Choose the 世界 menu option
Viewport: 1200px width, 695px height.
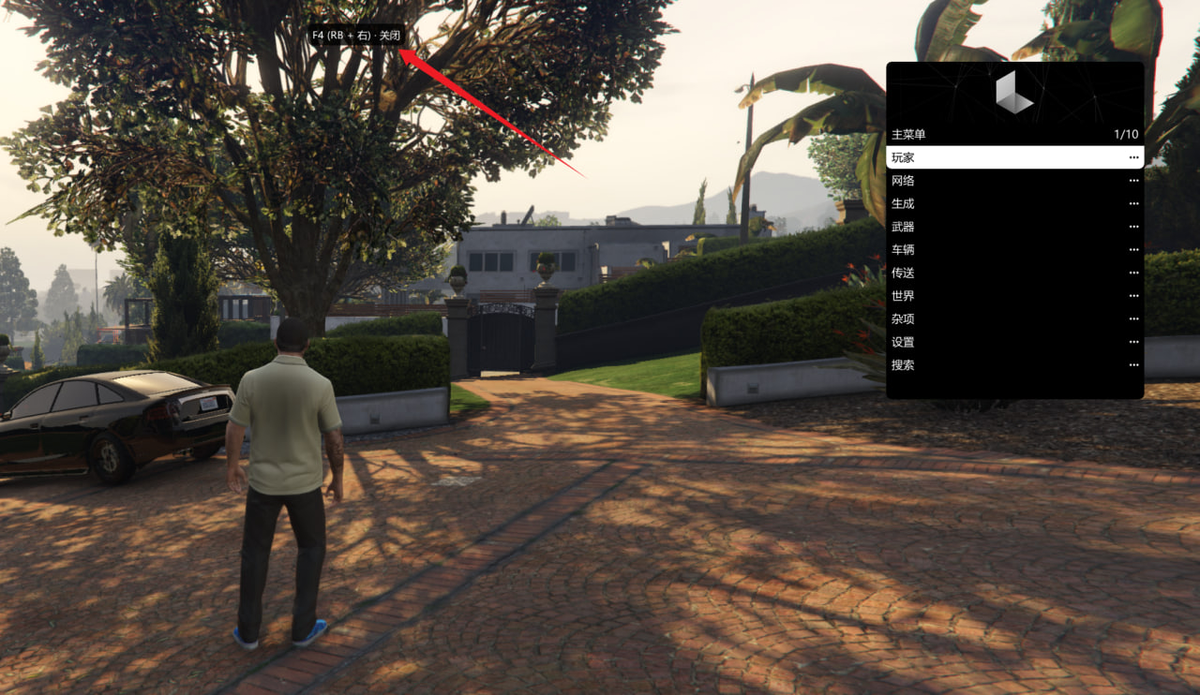click(x=1014, y=296)
